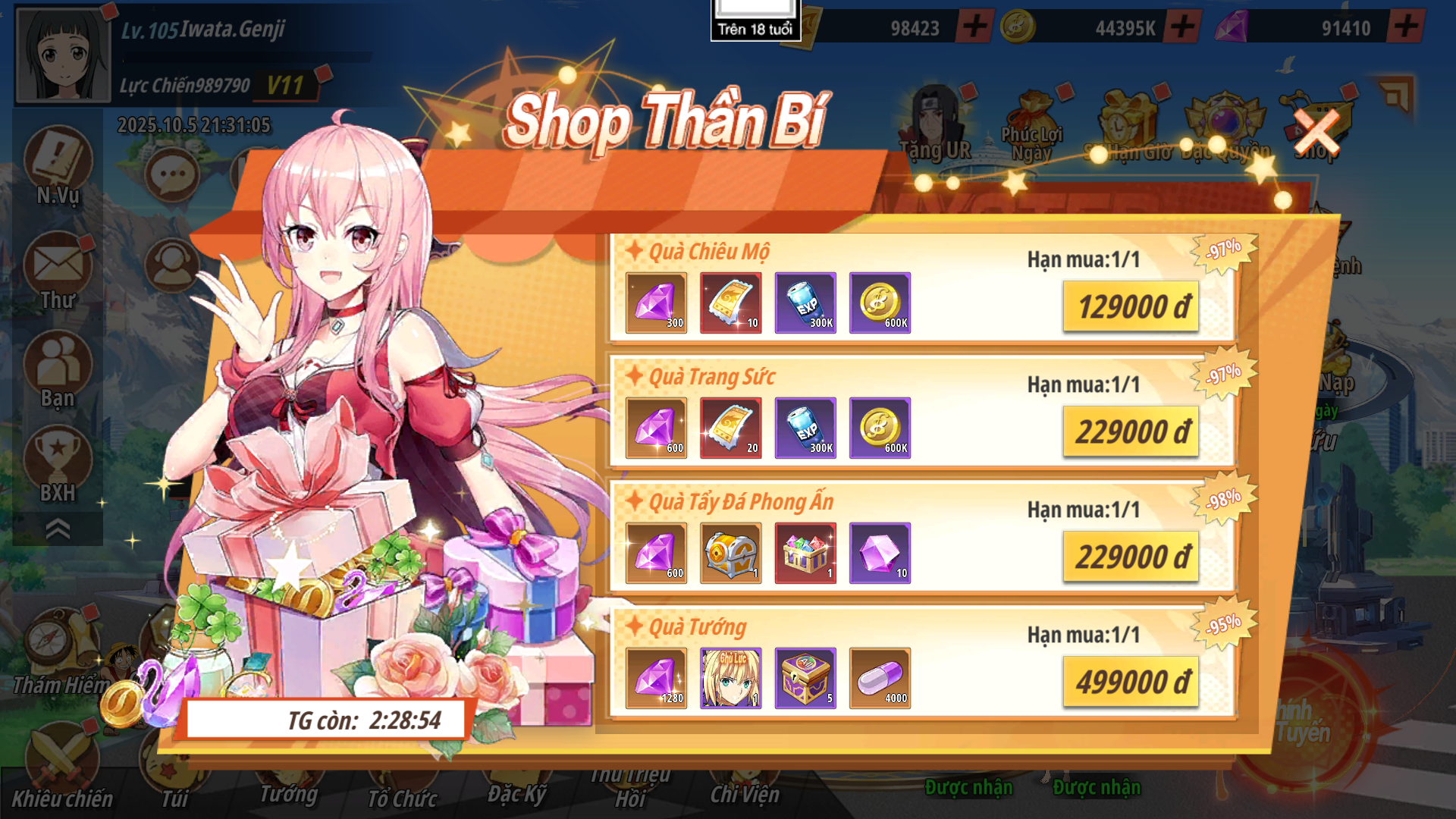
Task: View the treasure chest in Quà Tẩy Đá Phong Ấn
Action: tap(730, 553)
